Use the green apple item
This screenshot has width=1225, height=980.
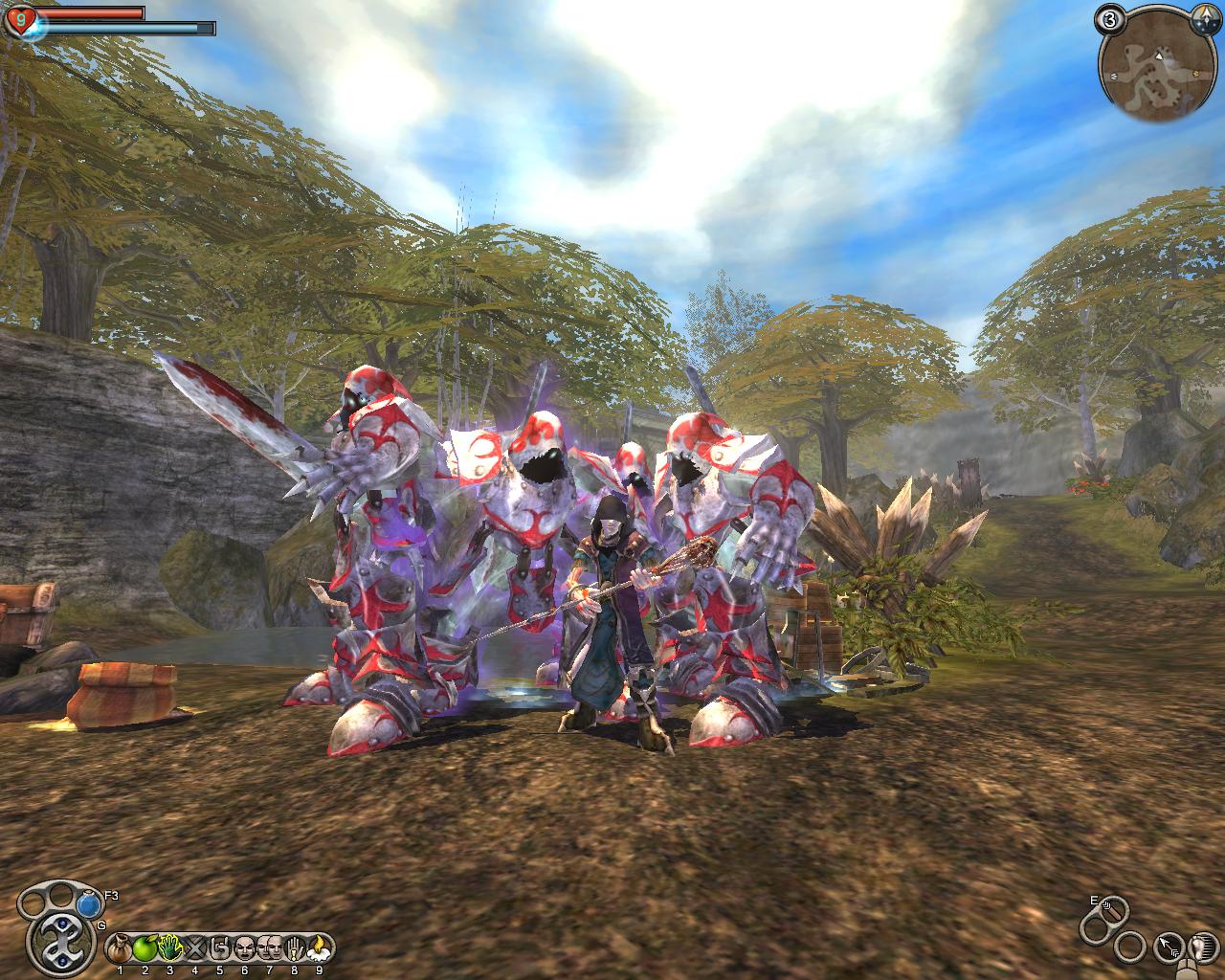(145, 948)
